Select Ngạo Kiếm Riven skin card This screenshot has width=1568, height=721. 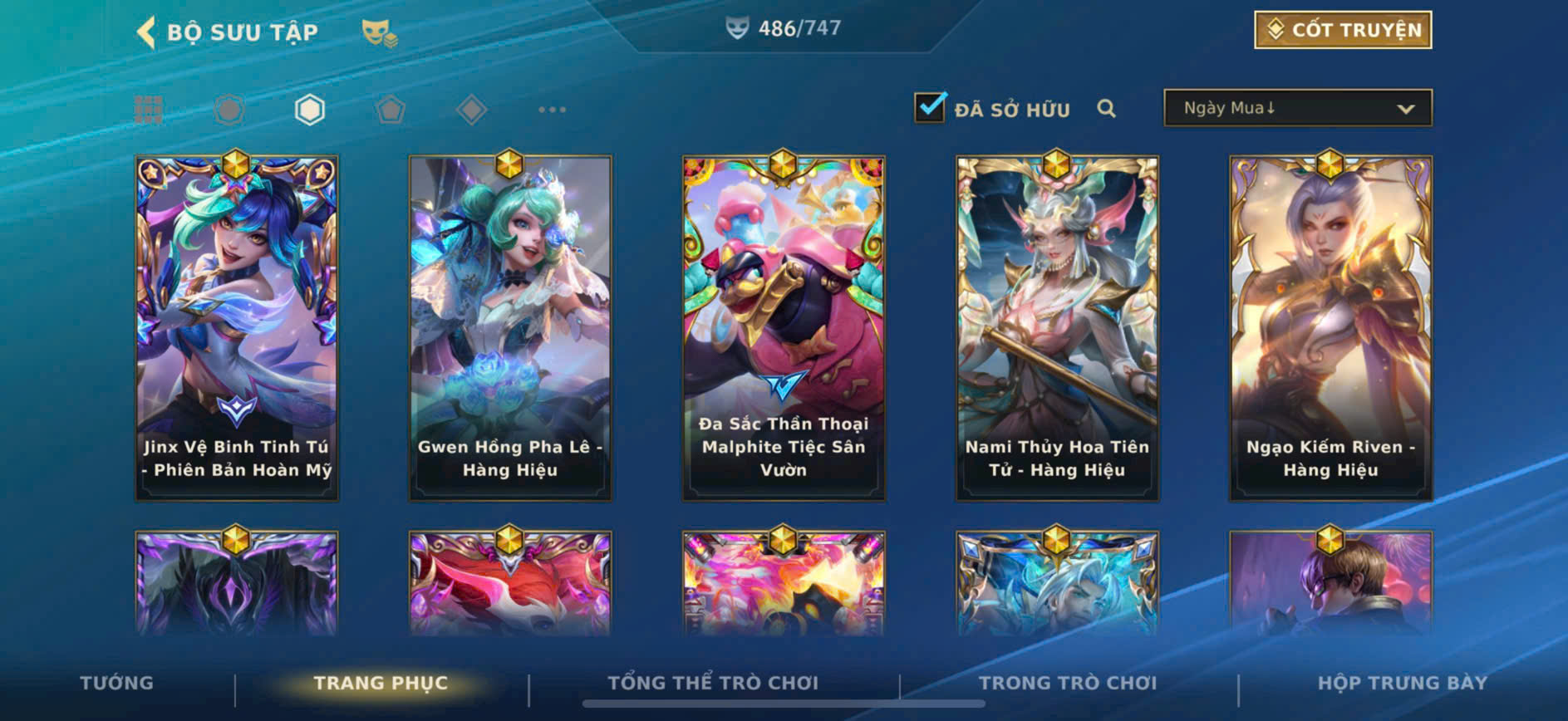[x=1330, y=327]
